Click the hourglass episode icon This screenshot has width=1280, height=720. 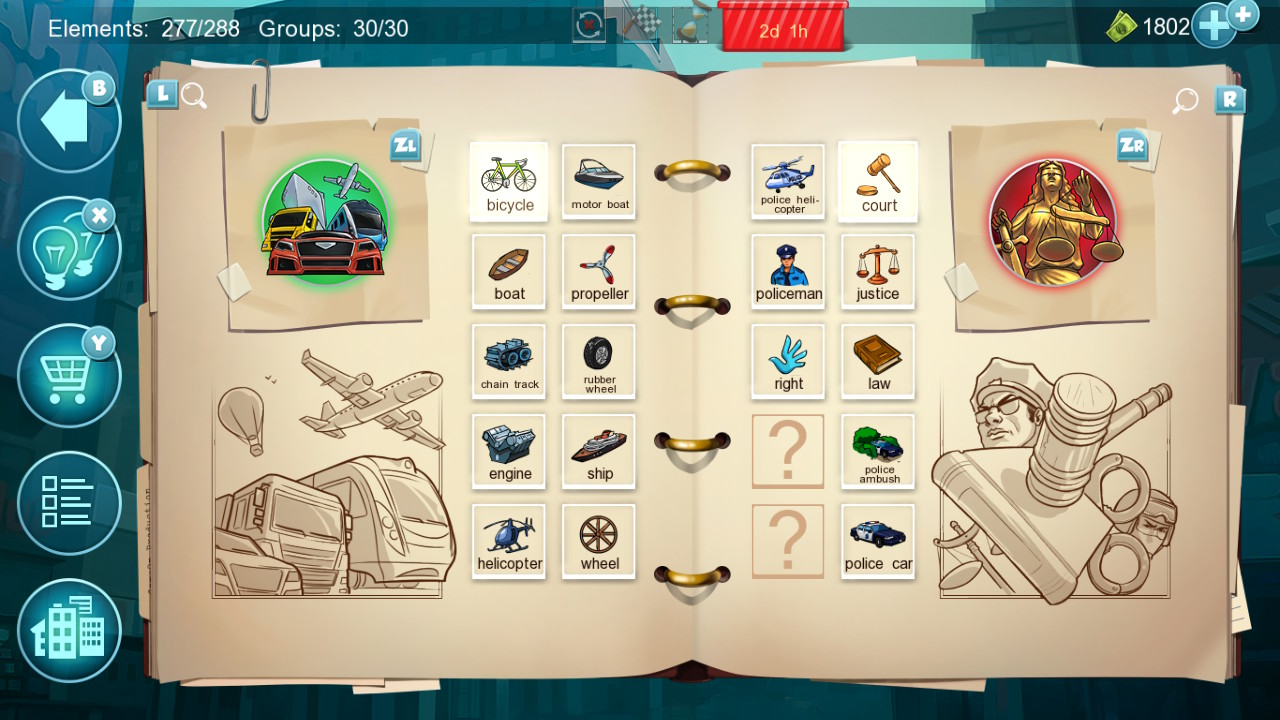tap(688, 25)
